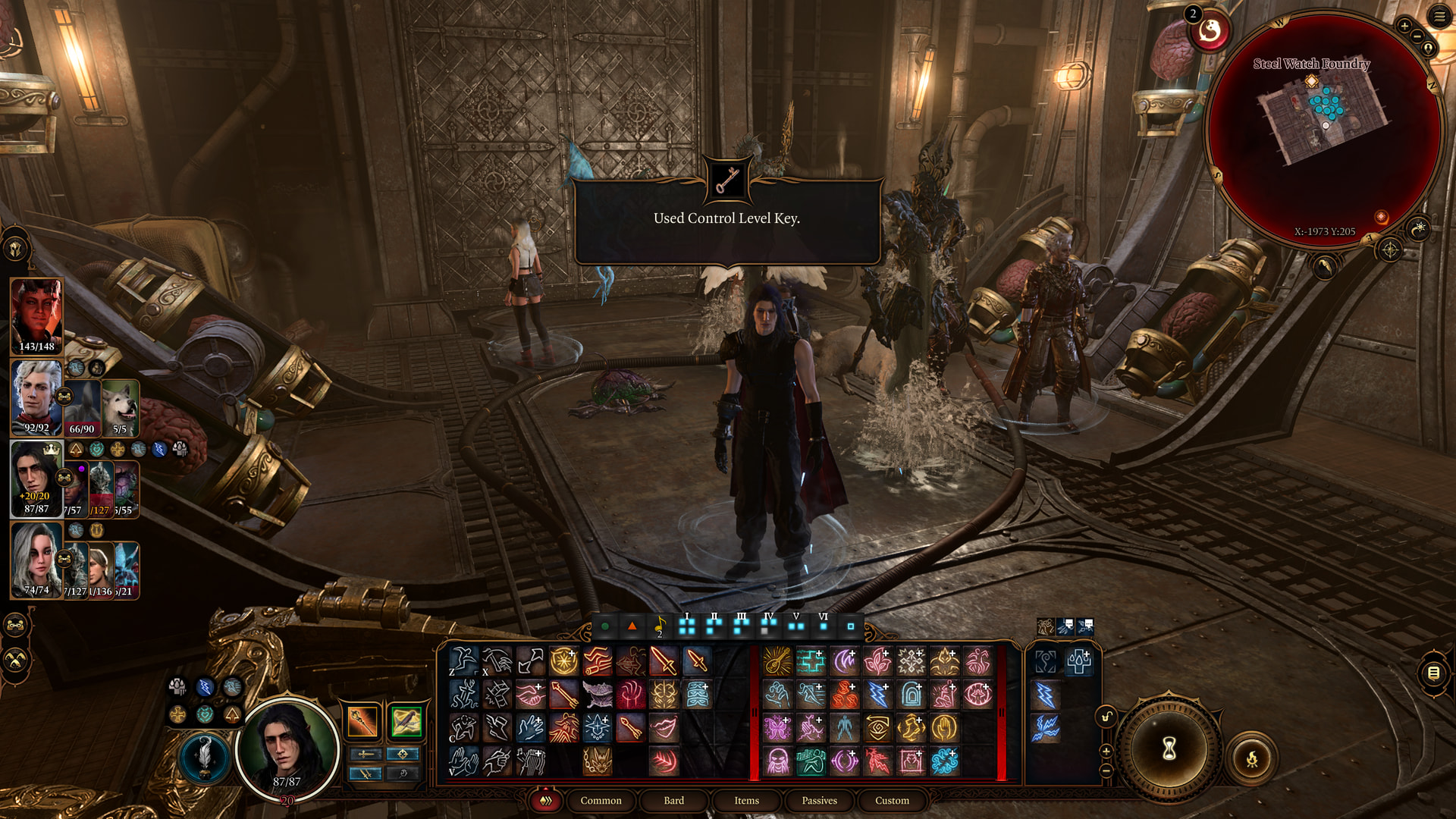The image size is (1456, 819).
Task: Switch to the Common hotbar tab
Action: coord(601,800)
